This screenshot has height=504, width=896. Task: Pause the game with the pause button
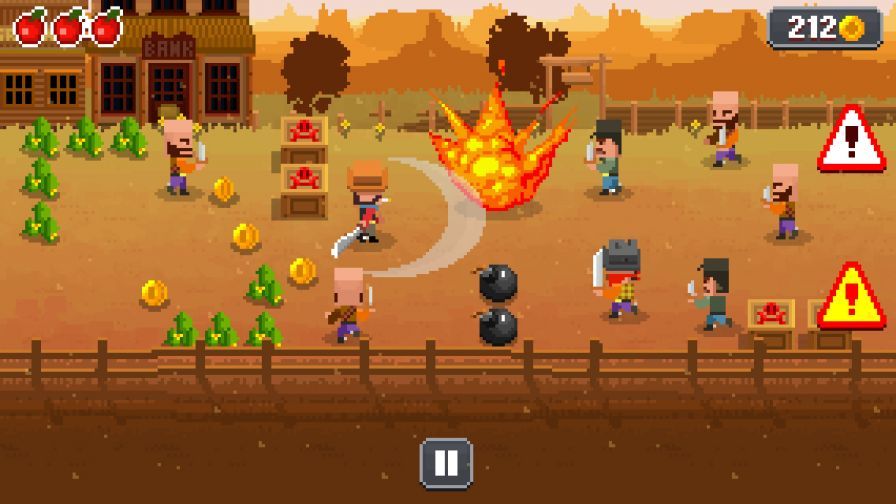[446, 463]
